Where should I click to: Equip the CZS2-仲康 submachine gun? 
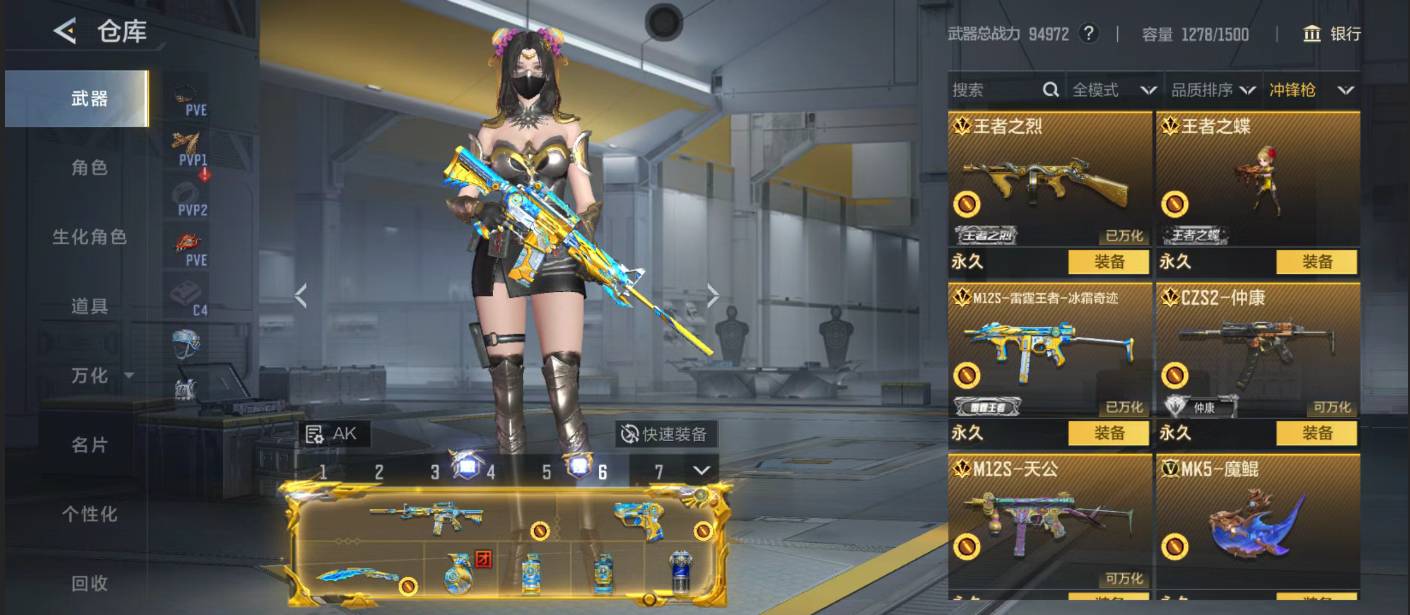click(1317, 433)
